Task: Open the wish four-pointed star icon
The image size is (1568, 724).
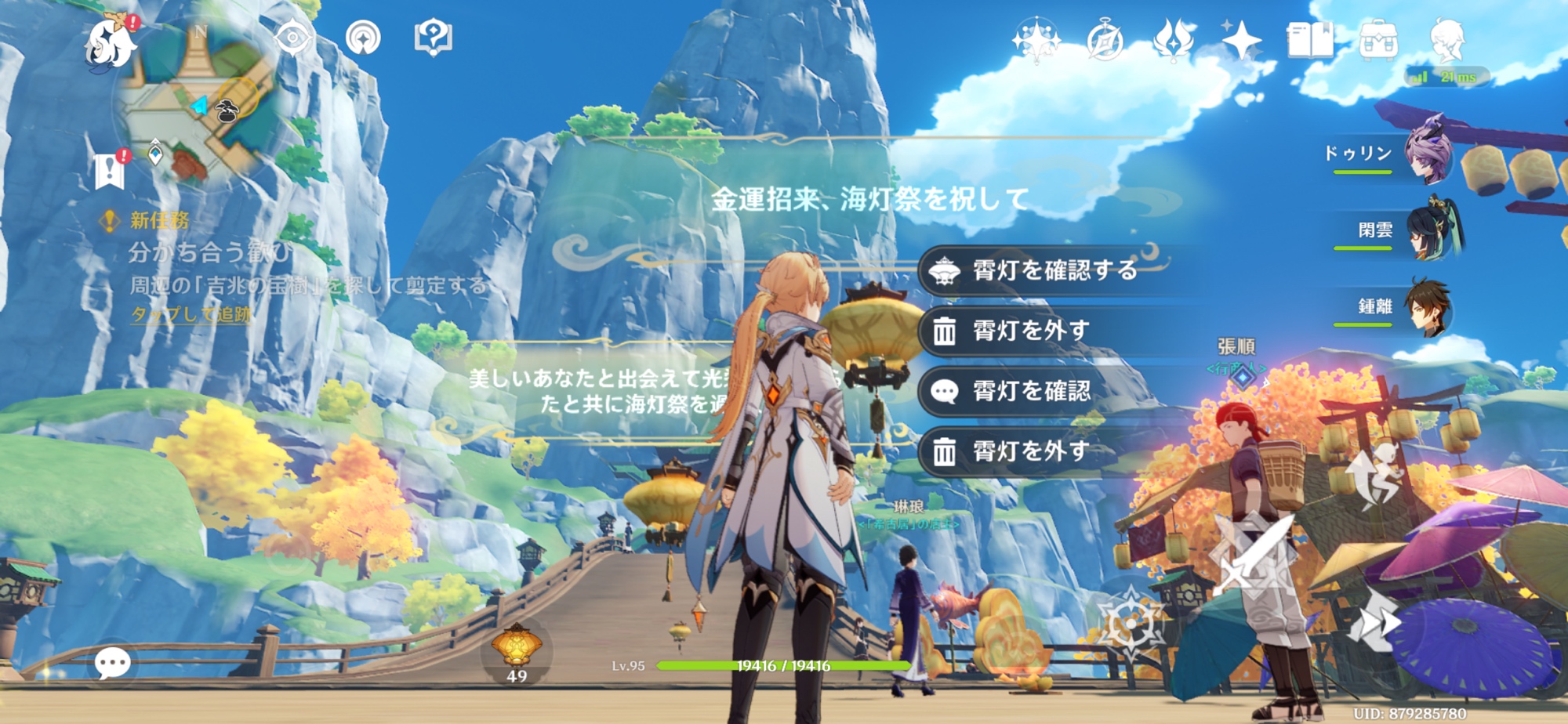Action: 1240,39
